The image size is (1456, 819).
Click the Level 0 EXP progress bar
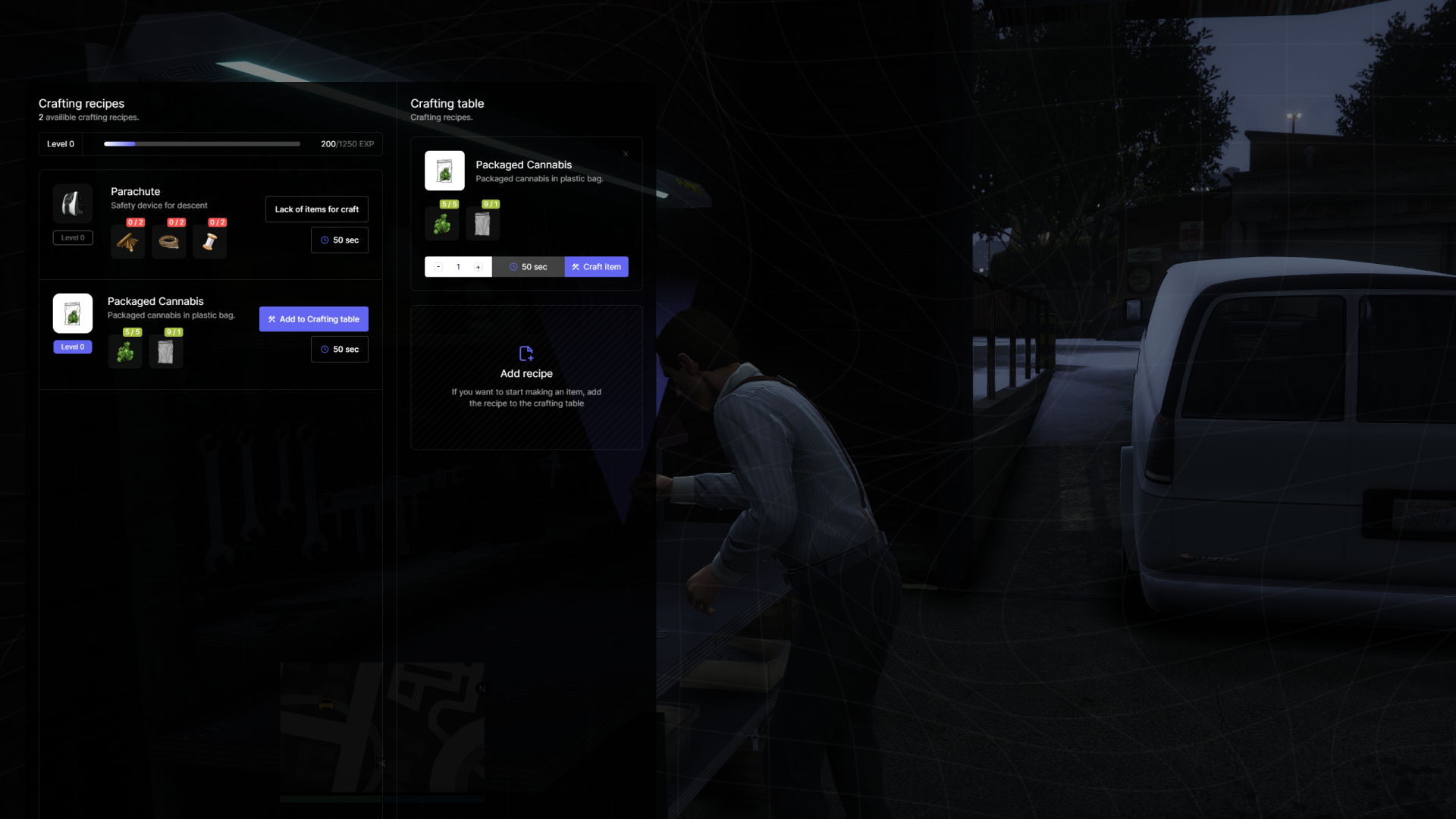click(201, 143)
